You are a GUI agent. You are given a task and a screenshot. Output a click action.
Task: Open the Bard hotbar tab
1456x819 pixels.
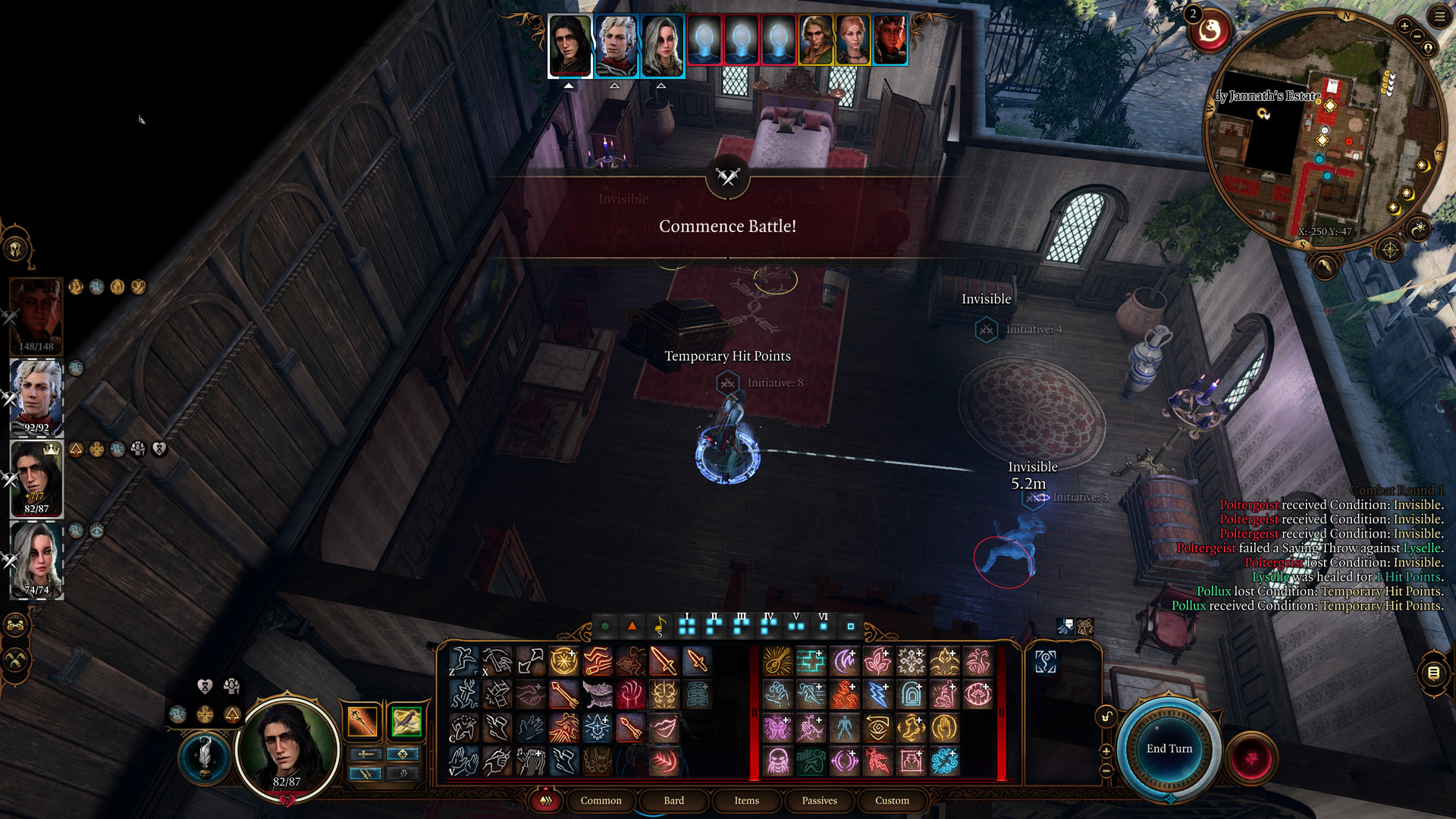point(673,800)
